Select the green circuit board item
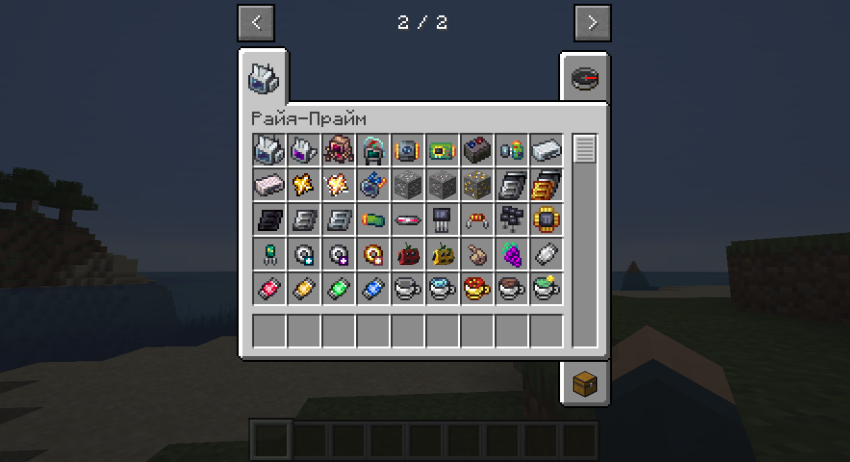The width and height of the screenshot is (850, 462). click(442, 151)
